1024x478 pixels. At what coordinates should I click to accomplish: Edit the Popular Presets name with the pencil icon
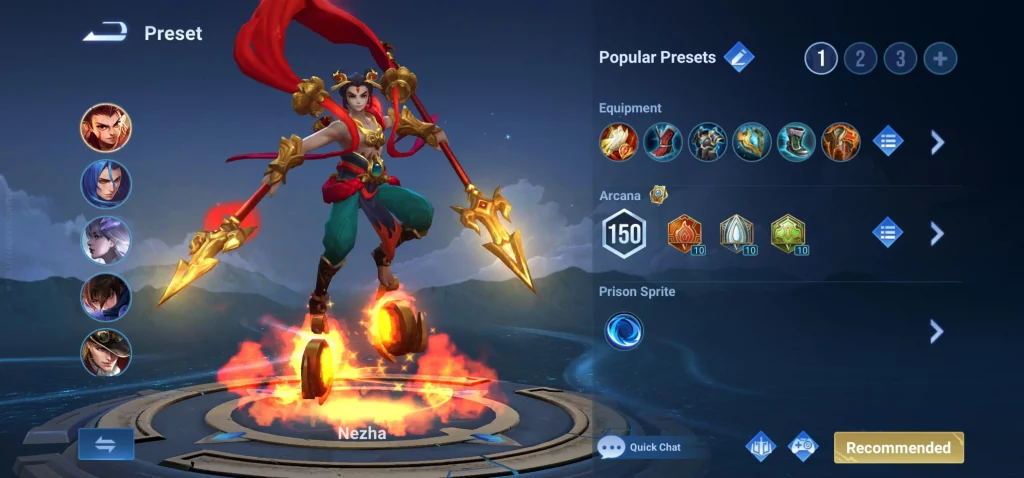[x=739, y=57]
